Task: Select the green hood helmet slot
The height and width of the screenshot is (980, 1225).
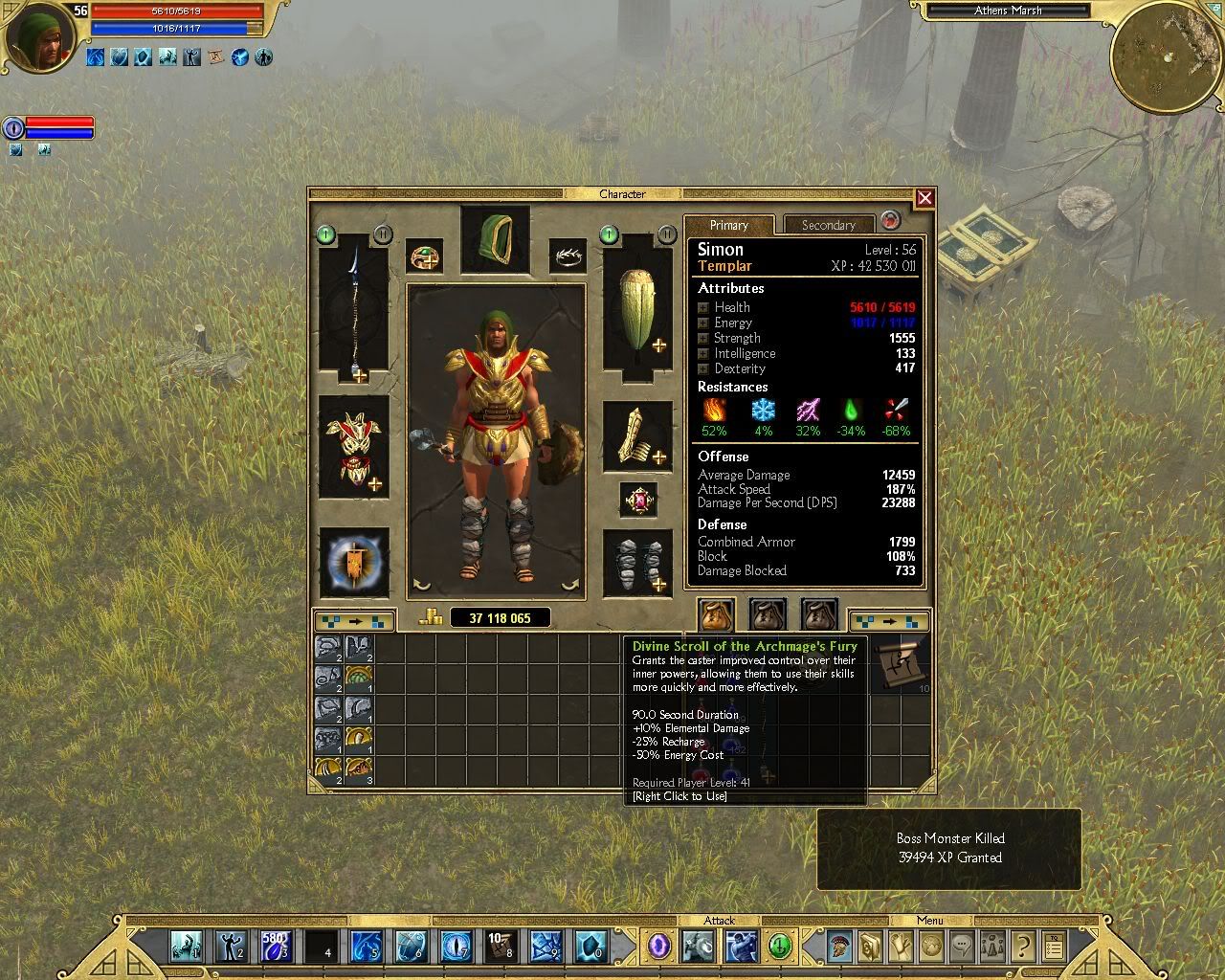Action: click(x=495, y=239)
